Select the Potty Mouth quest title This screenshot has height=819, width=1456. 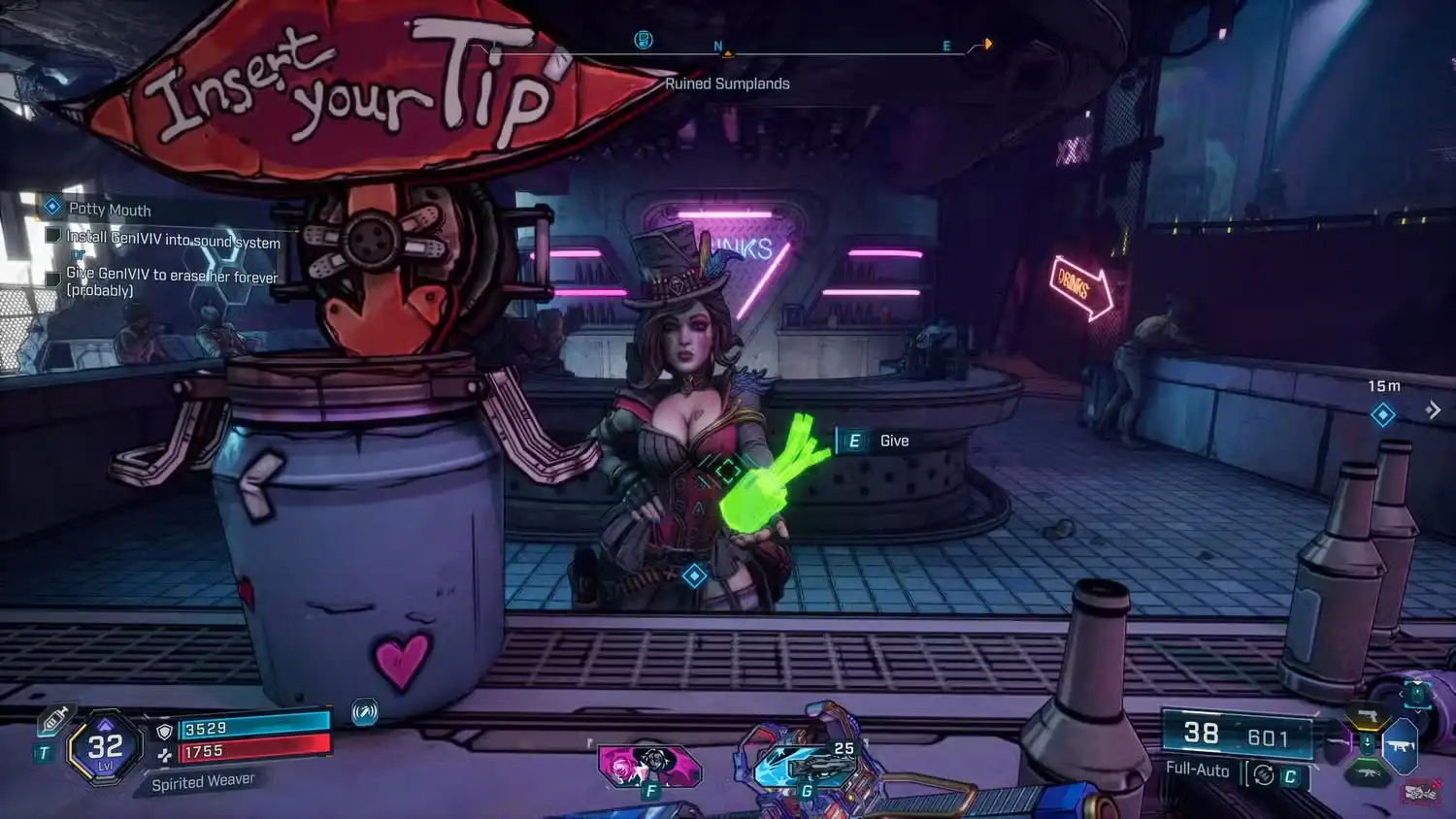109,210
